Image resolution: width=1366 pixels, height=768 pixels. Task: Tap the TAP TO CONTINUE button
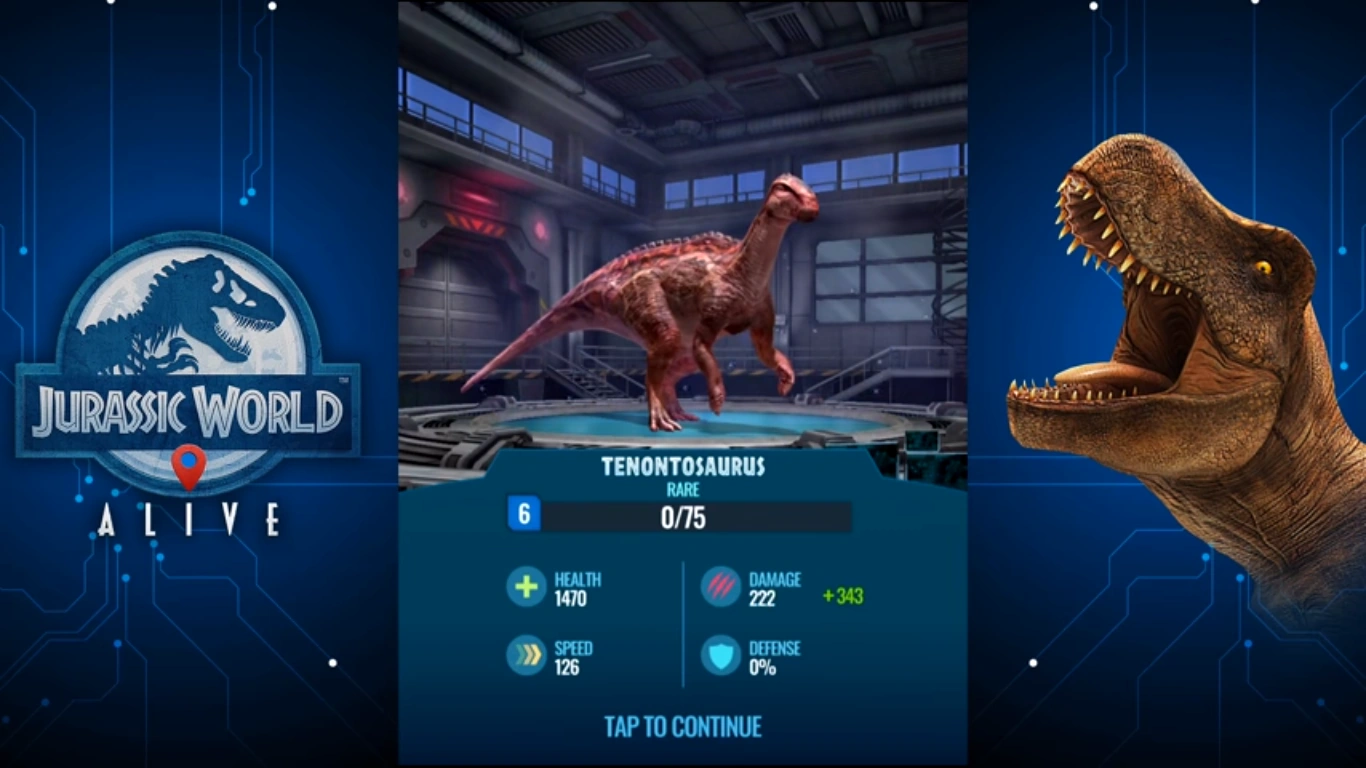tap(683, 727)
